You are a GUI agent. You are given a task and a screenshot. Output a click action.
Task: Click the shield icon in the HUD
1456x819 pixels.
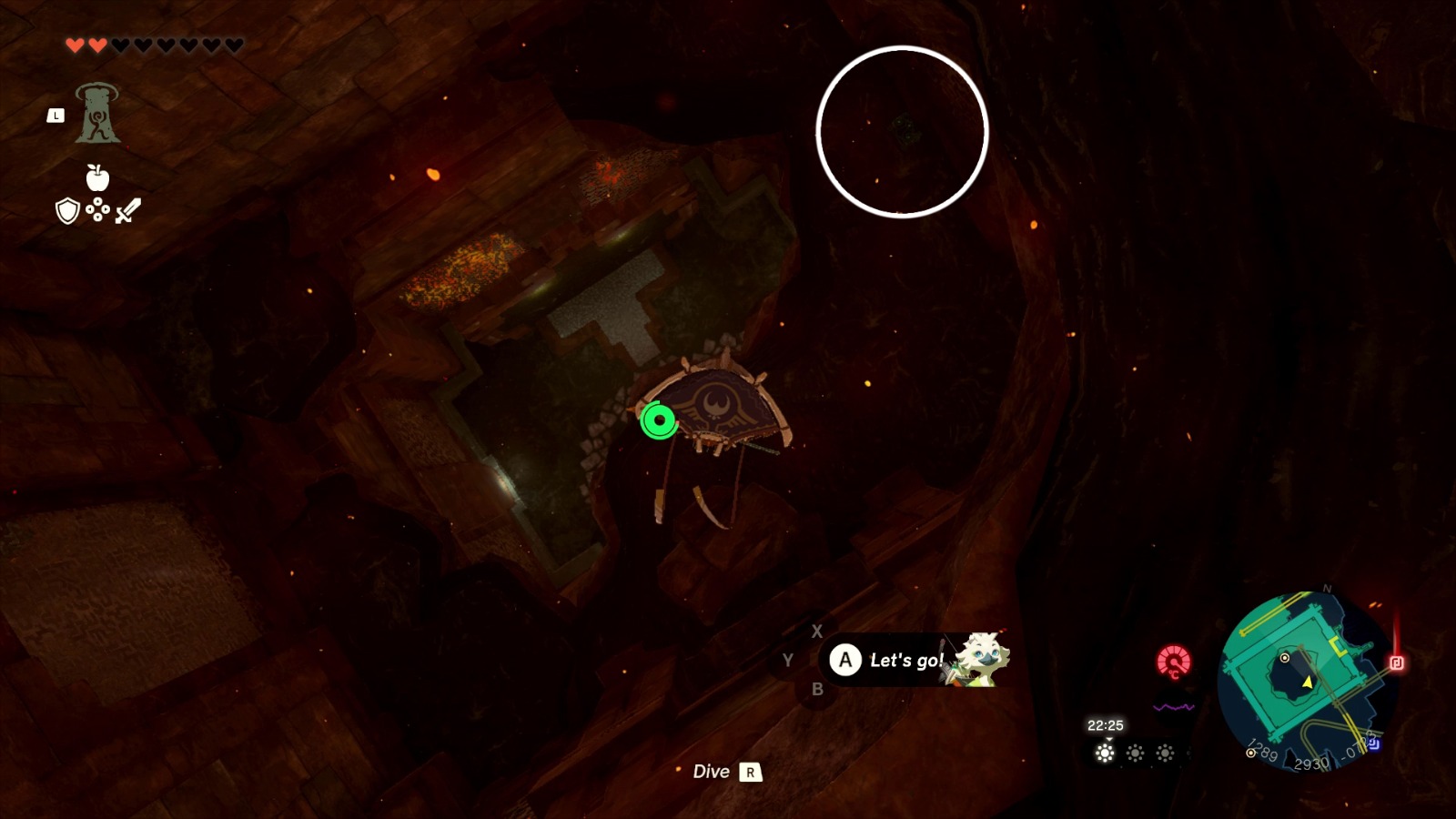click(x=67, y=210)
